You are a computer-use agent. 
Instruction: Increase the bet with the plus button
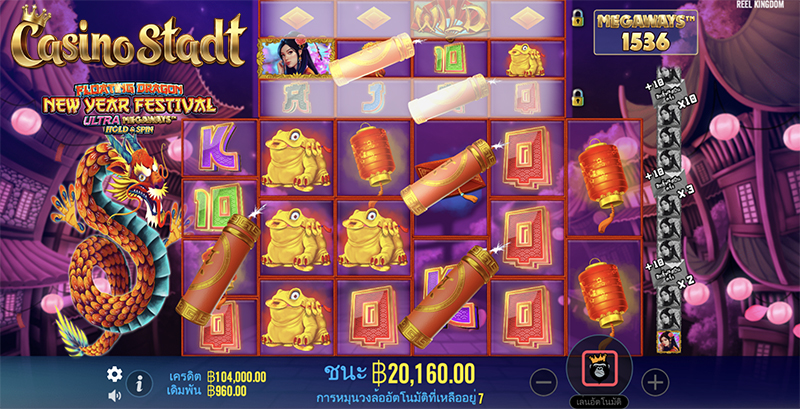click(x=654, y=381)
